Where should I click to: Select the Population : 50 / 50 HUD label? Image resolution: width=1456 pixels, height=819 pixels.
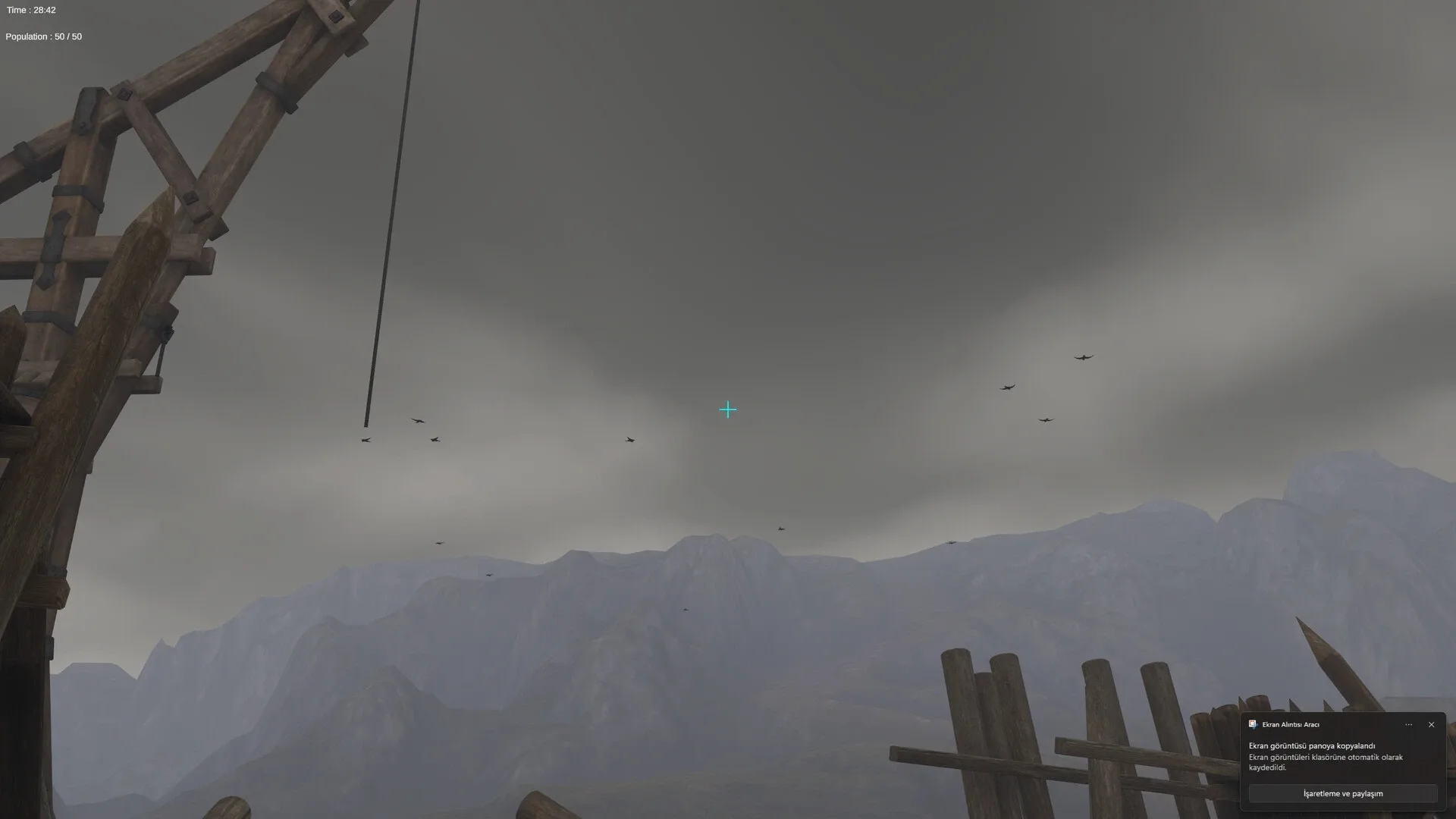coord(42,36)
